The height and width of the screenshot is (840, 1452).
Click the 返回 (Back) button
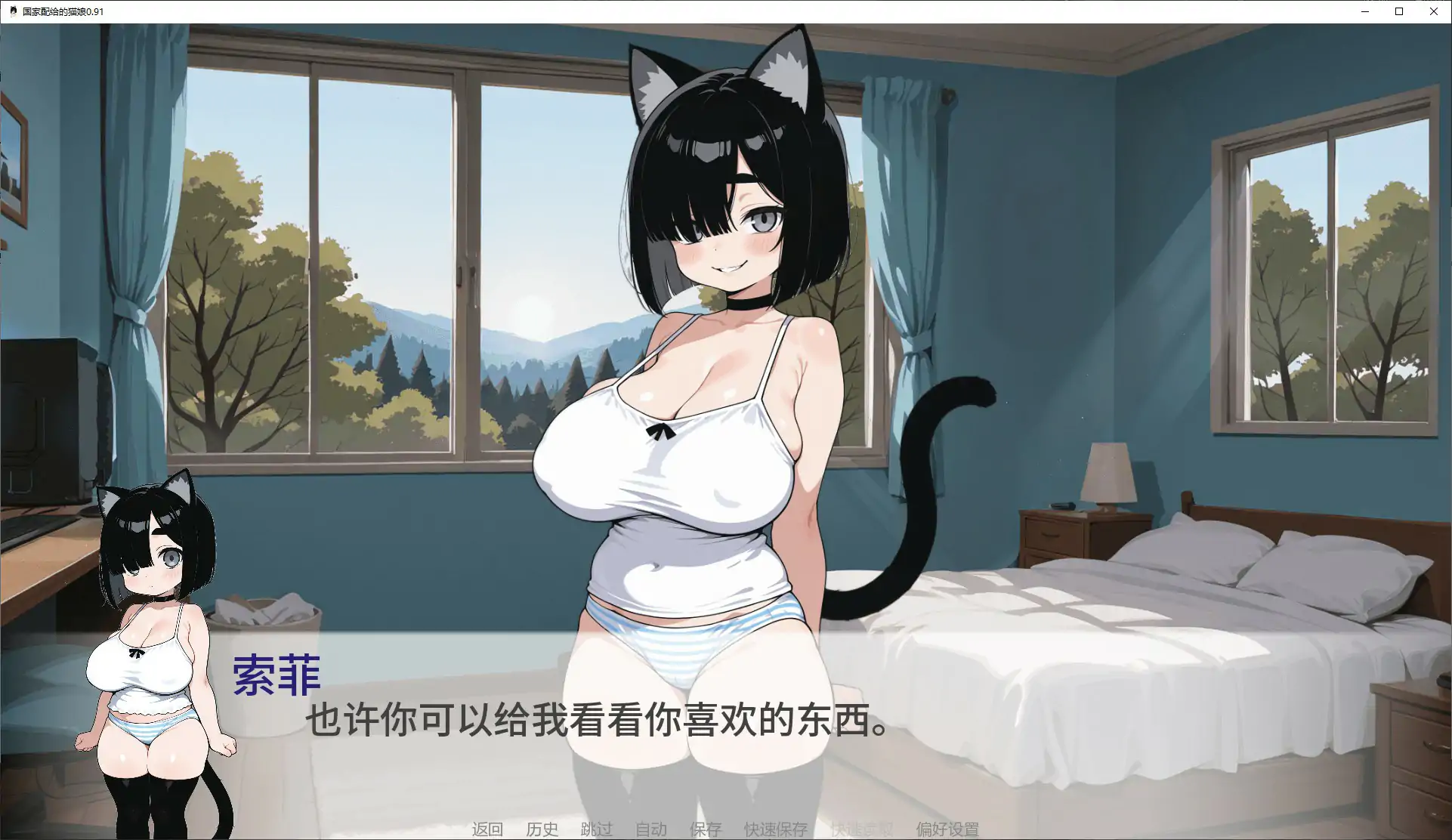[x=488, y=829]
